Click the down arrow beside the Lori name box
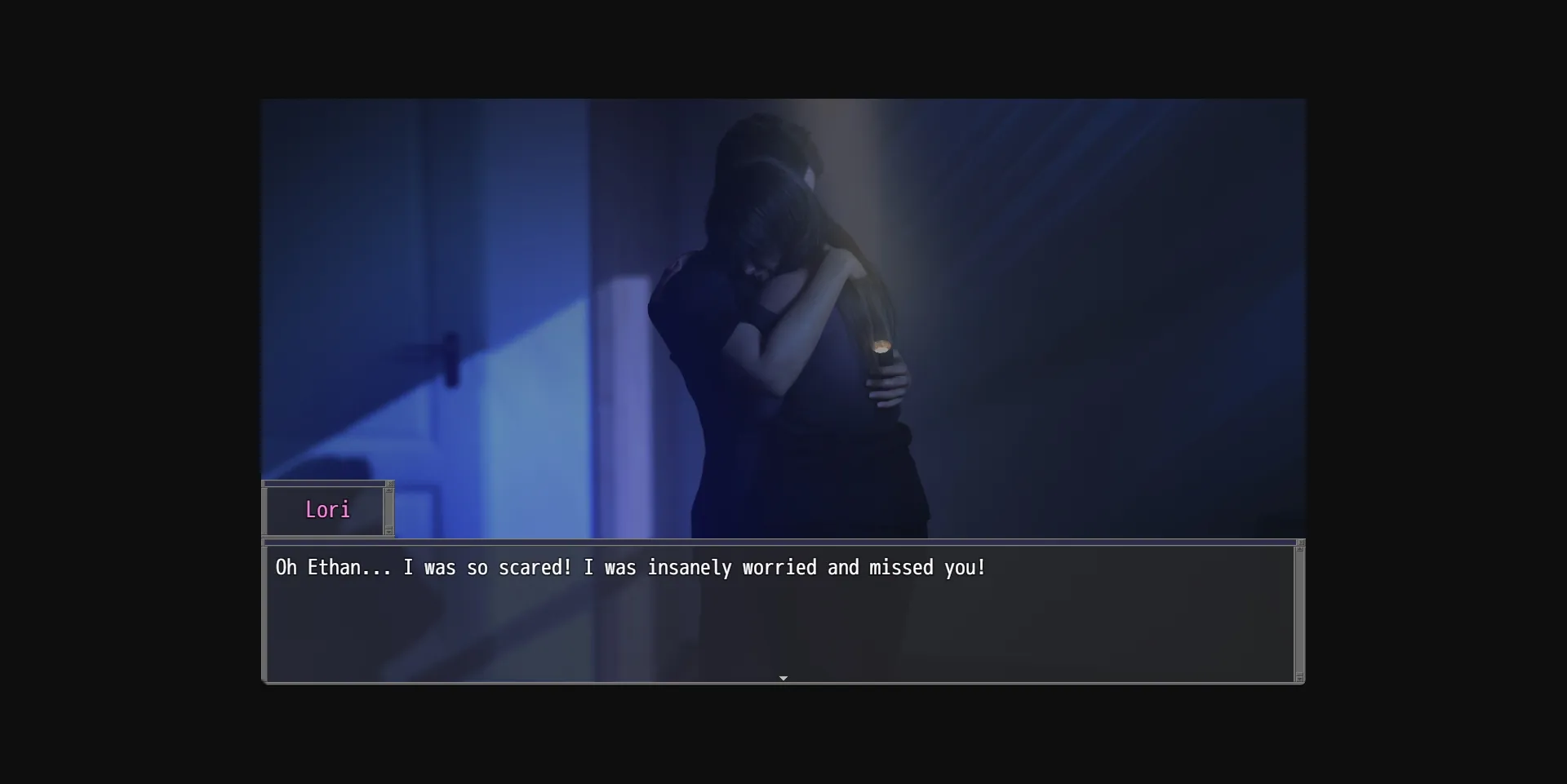1567x784 pixels. 389,532
